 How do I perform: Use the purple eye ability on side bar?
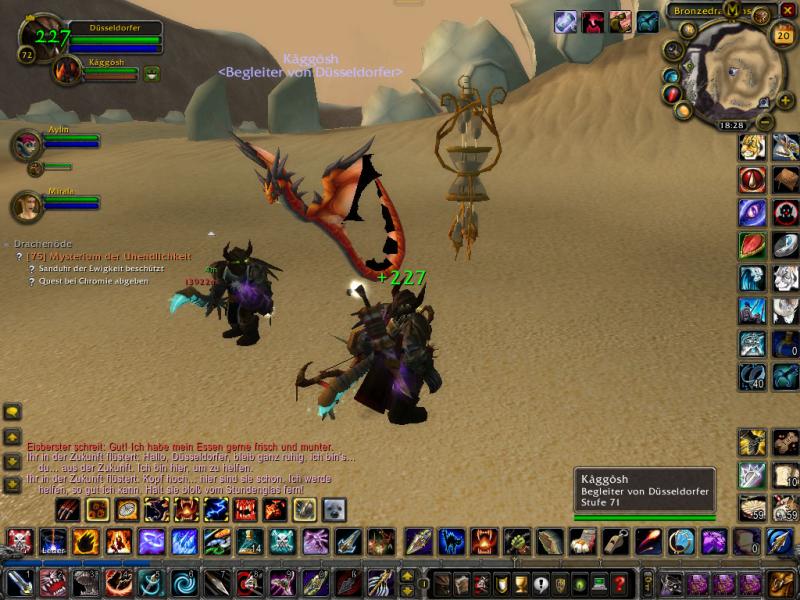752,212
